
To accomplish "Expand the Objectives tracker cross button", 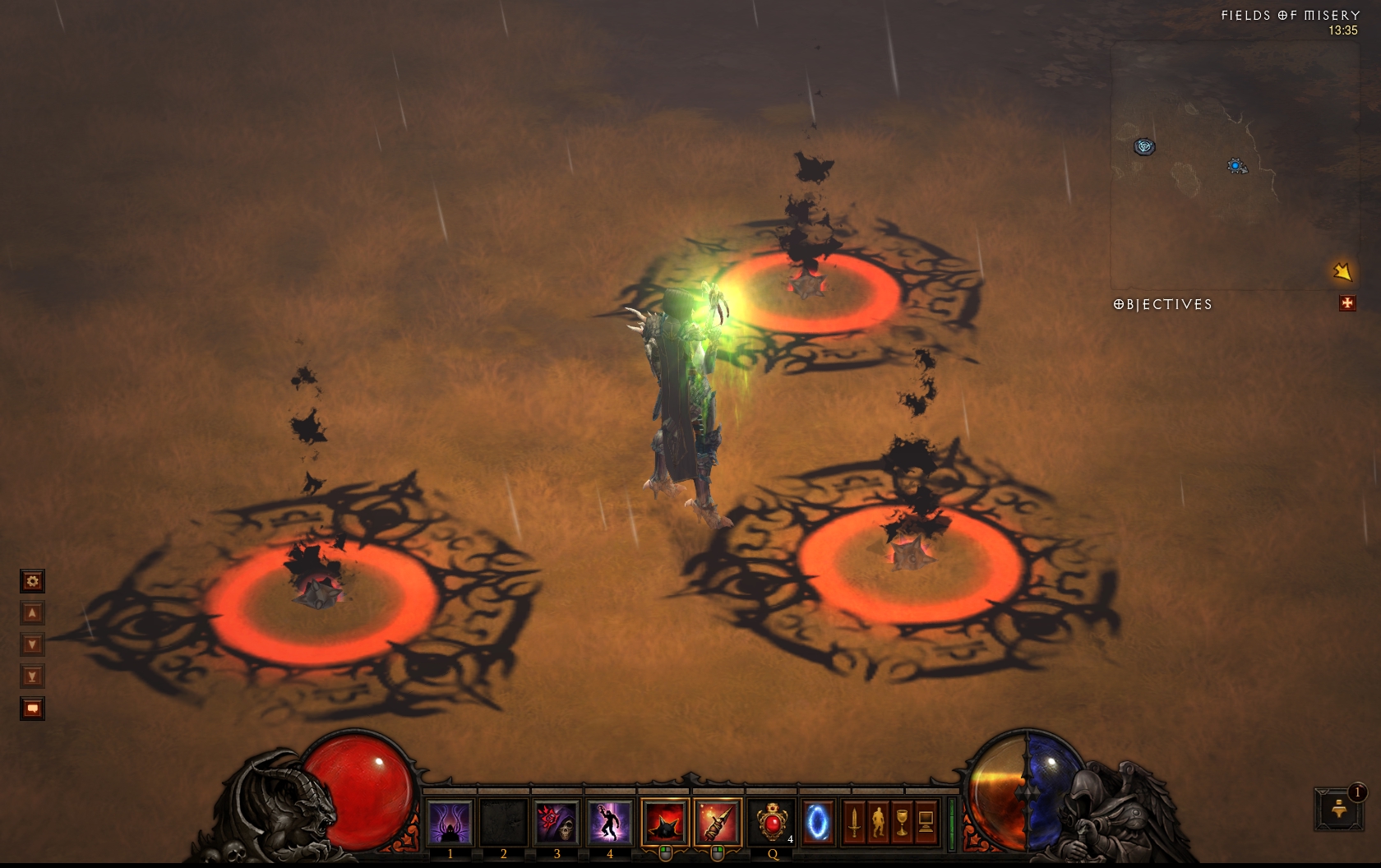I will click(x=1346, y=304).
